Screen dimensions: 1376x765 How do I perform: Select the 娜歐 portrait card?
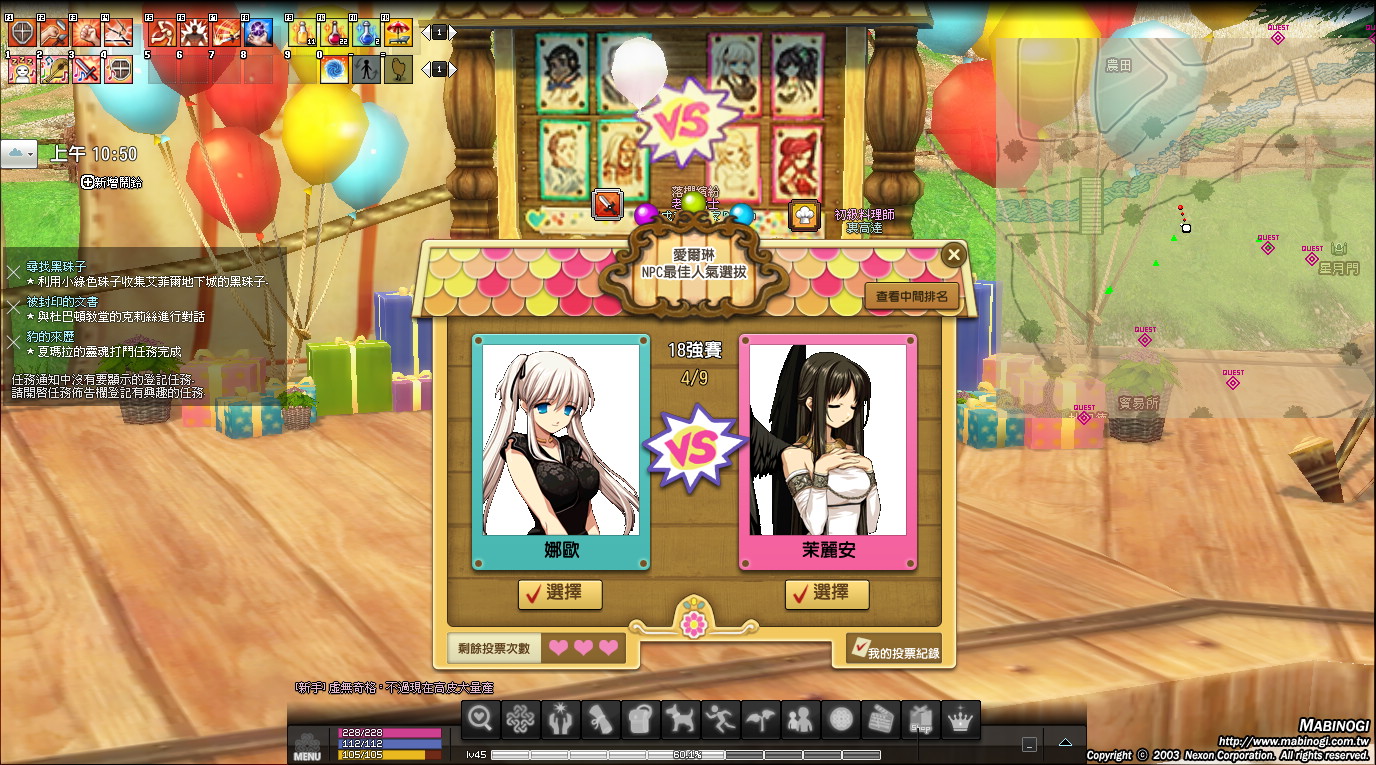point(560,452)
